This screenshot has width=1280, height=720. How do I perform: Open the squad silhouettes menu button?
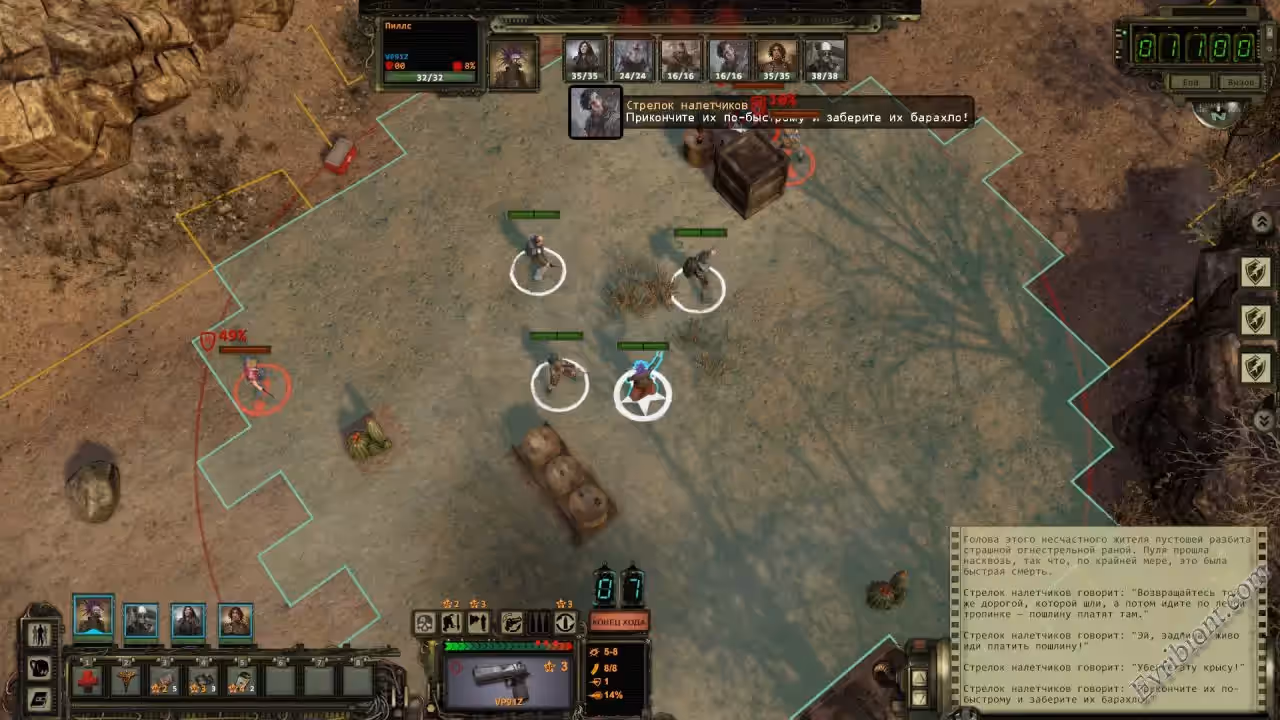pyautogui.click(x=40, y=634)
